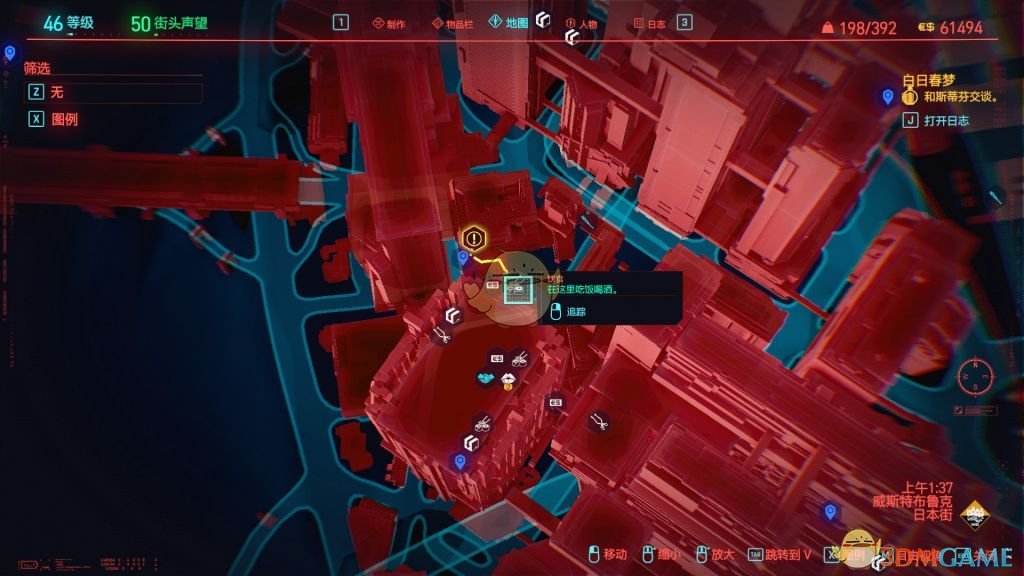The height and width of the screenshot is (576, 1024).
Task: Click the highlighted food vendor map marker
Action: point(517,290)
